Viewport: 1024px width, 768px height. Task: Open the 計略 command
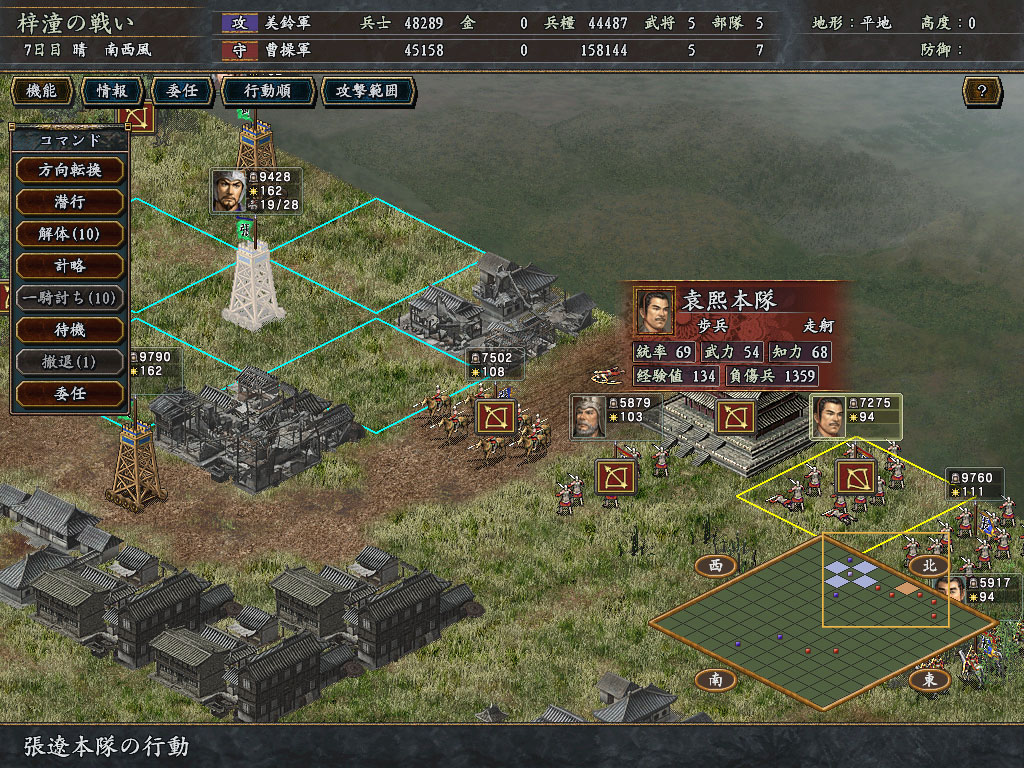click(70, 265)
